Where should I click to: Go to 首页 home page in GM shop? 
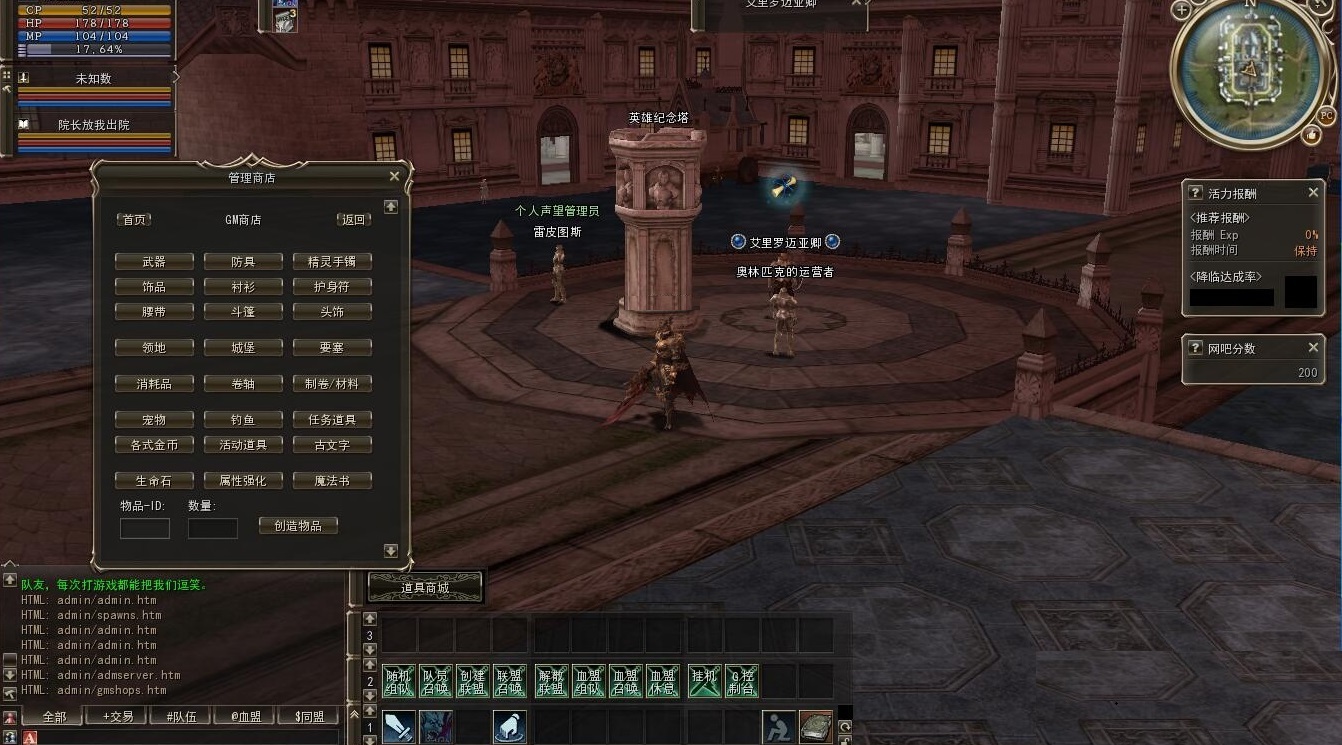click(134, 220)
